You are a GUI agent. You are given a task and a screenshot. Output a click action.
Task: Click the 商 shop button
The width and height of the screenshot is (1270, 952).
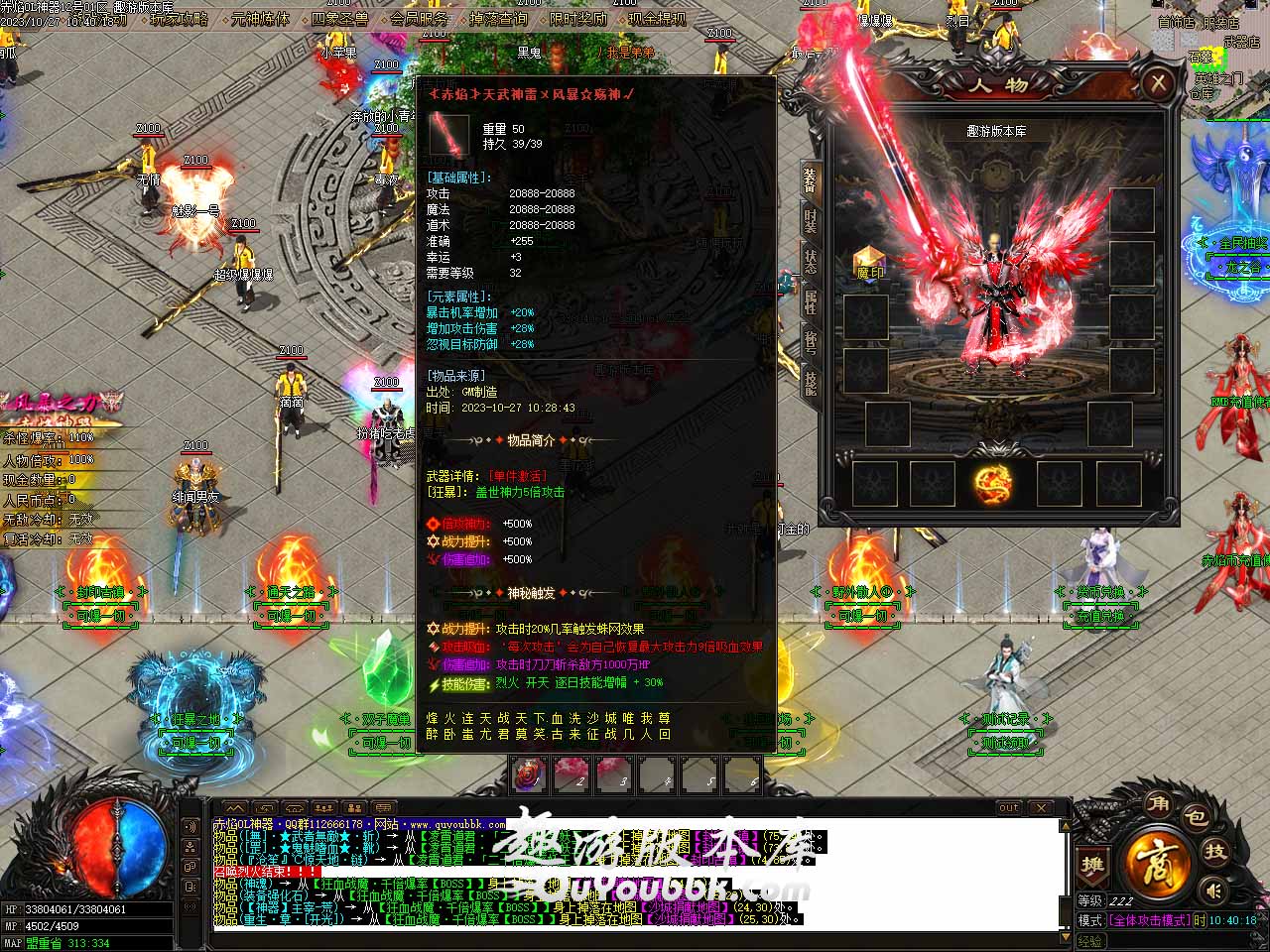point(1157,861)
